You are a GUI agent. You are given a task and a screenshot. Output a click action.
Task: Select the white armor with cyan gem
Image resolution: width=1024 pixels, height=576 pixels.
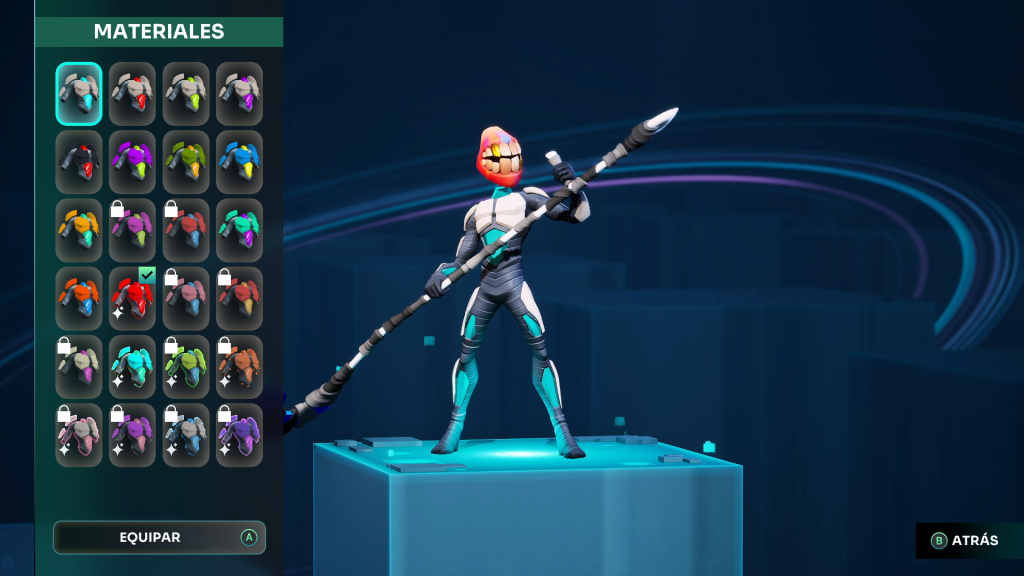tap(79, 94)
